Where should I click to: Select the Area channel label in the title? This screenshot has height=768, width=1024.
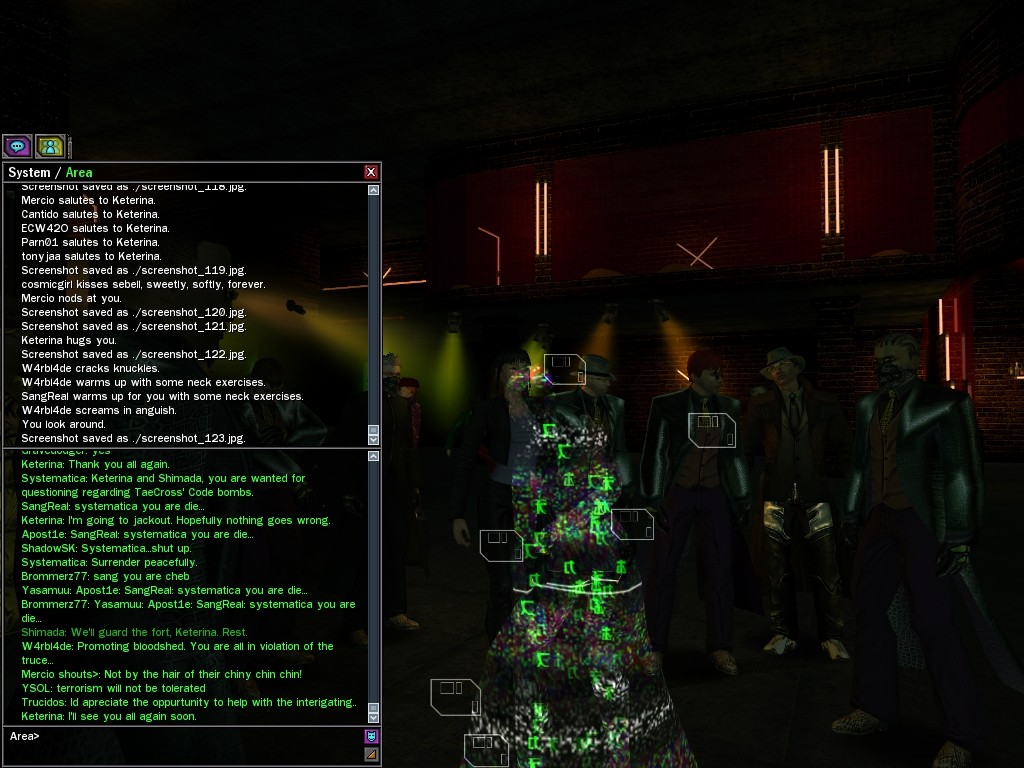pyautogui.click(x=79, y=172)
